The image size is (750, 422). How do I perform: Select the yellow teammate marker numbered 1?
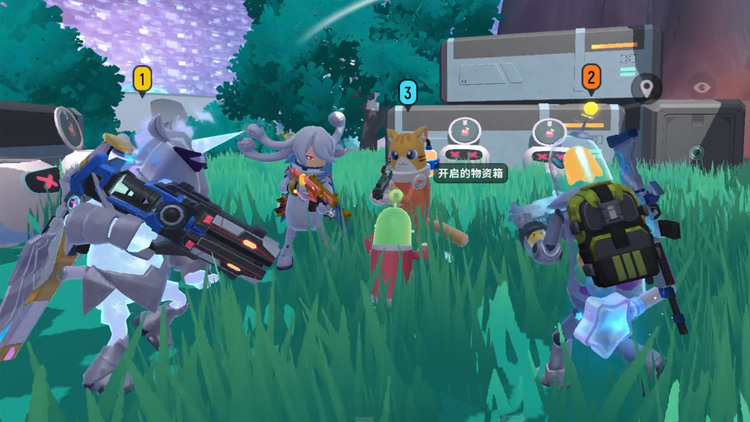pyautogui.click(x=143, y=78)
